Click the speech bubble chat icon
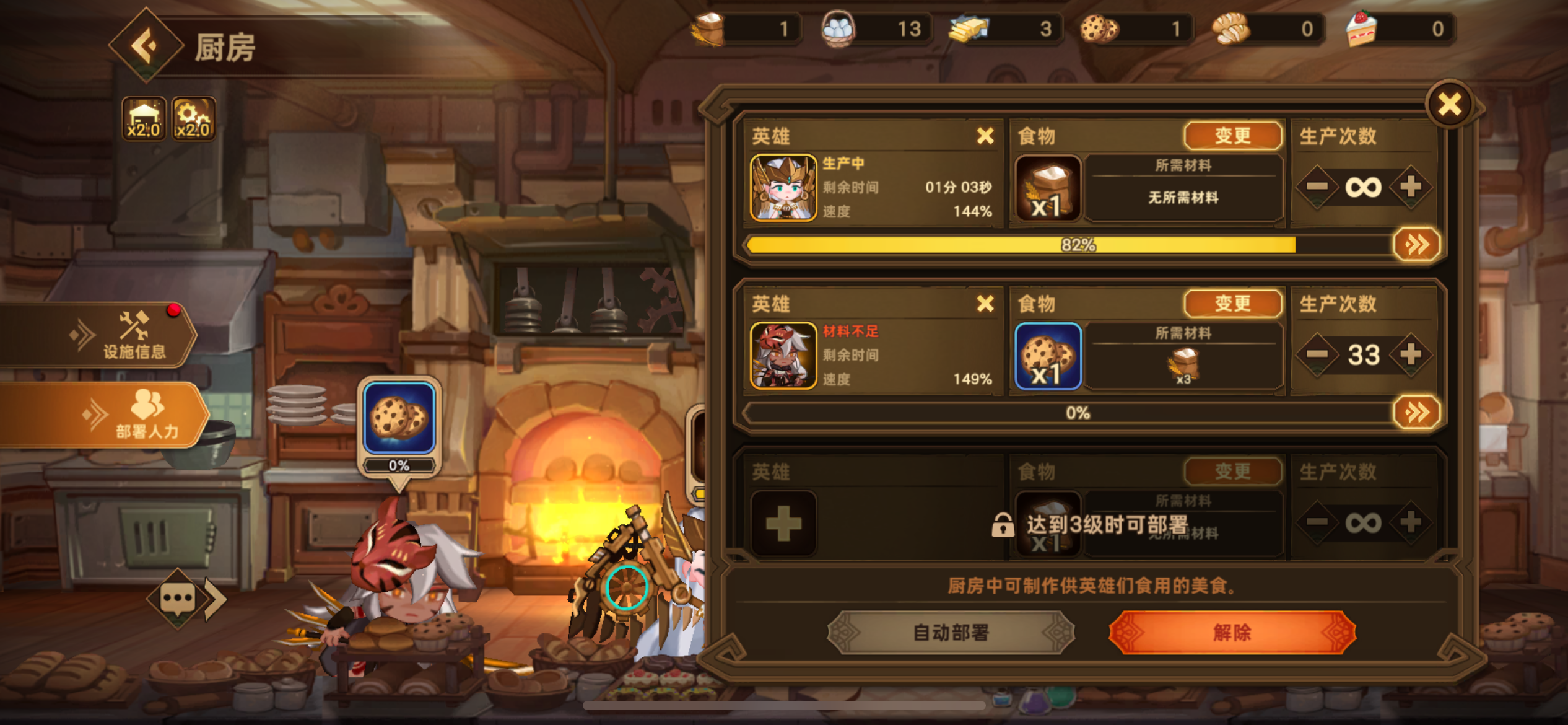 (x=178, y=596)
